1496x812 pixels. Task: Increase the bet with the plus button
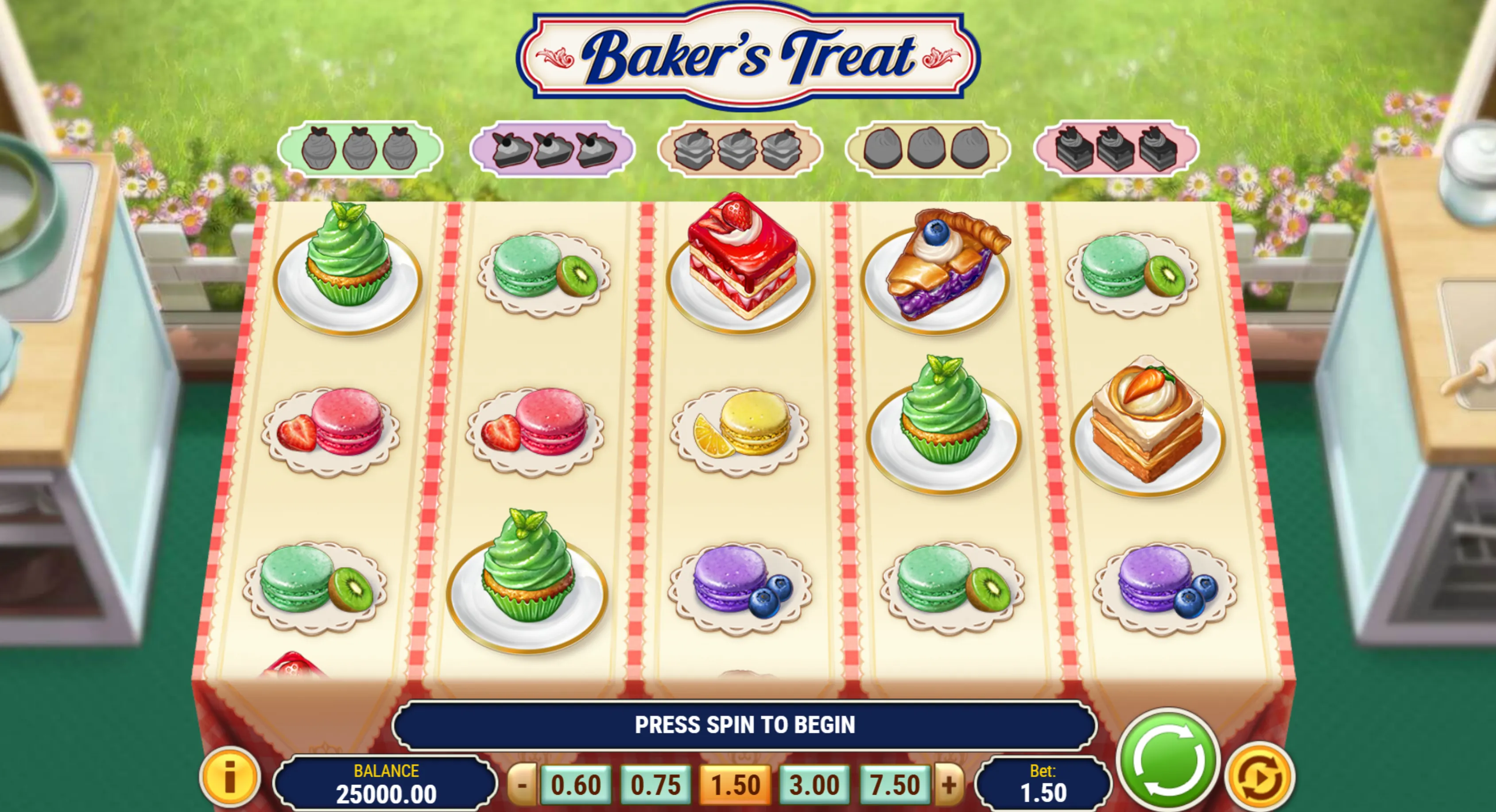point(949,785)
